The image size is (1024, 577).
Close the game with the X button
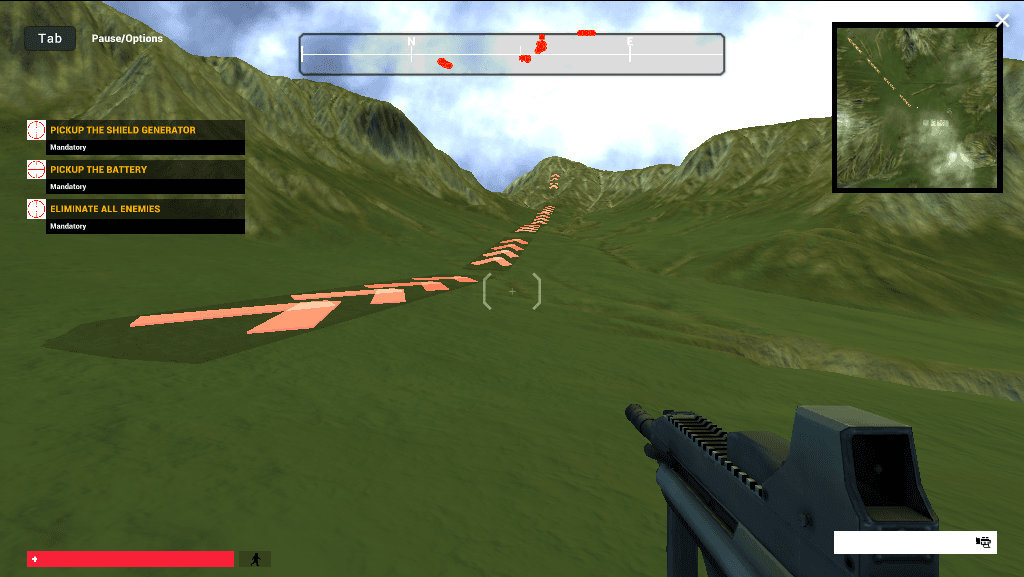[x=1003, y=21]
